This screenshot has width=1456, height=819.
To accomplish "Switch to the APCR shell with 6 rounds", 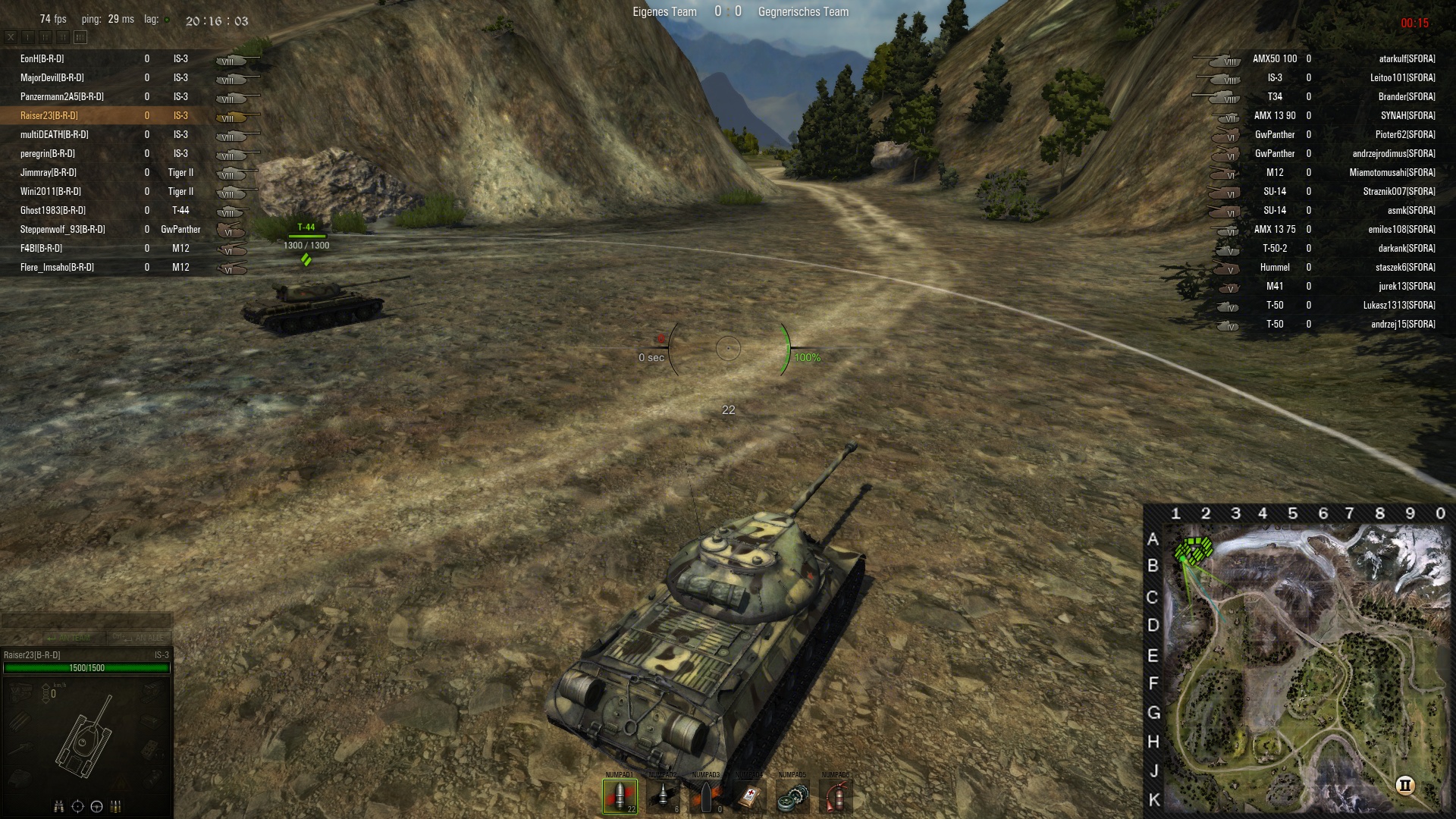I will [663, 796].
